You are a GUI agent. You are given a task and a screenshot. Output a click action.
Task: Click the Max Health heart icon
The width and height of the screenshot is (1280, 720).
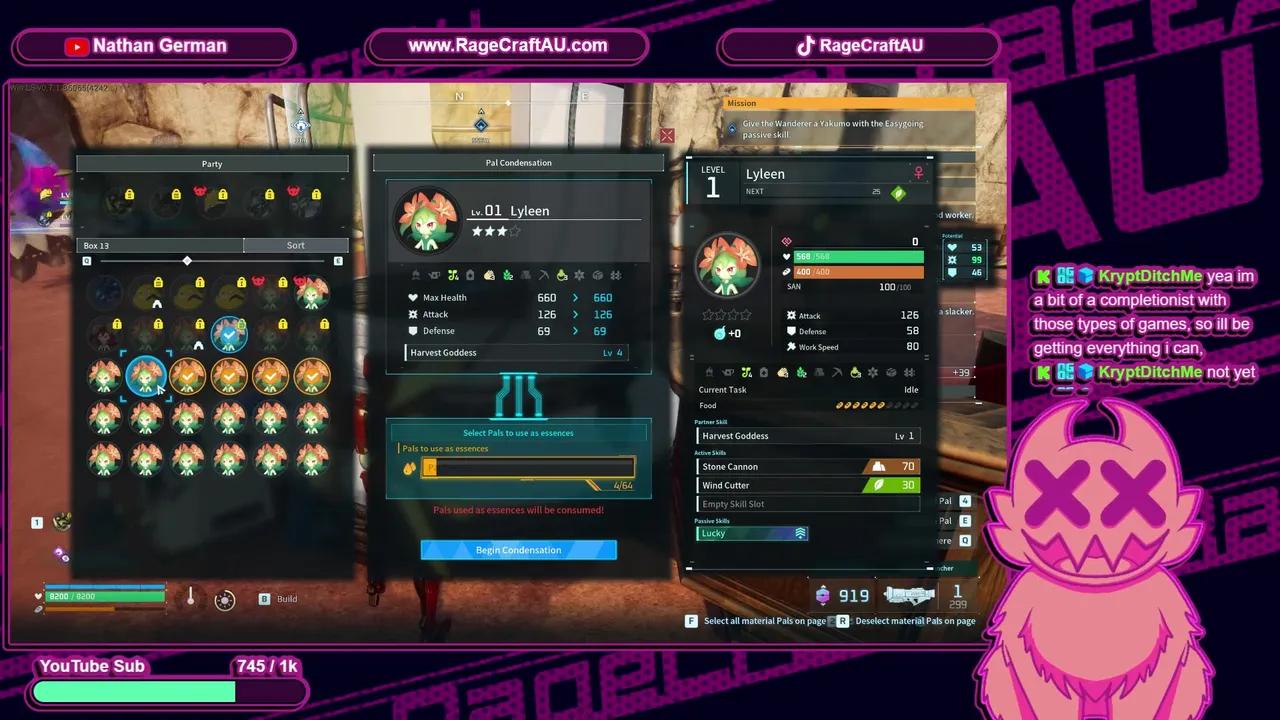click(415, 297)
